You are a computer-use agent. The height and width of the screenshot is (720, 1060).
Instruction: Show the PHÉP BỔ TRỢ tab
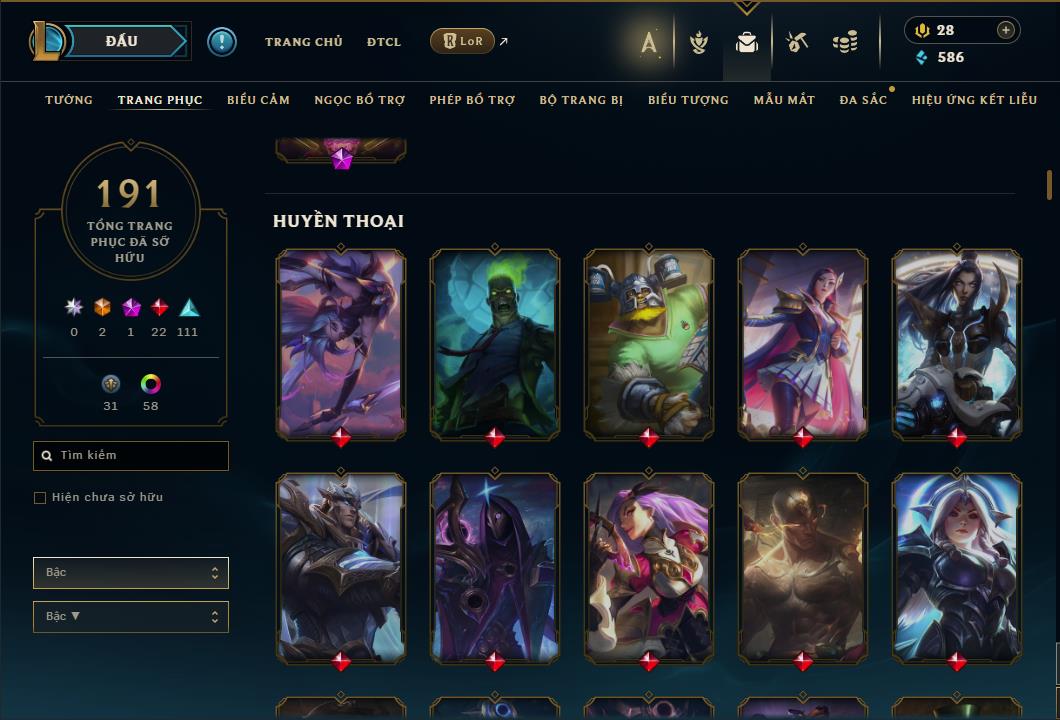(x=472, y=100)
